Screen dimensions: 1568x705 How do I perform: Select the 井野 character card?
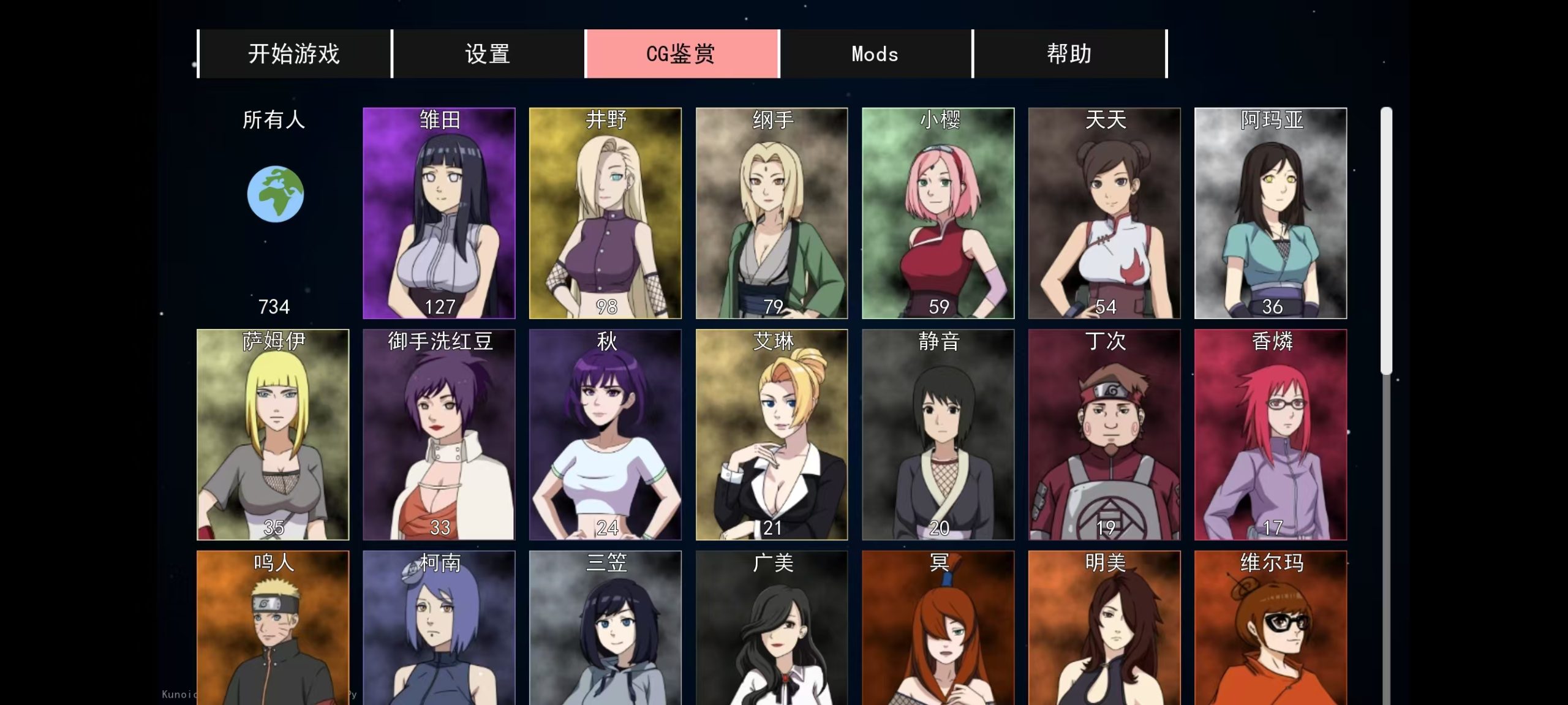pyautogui.click(x=605, y=213)
